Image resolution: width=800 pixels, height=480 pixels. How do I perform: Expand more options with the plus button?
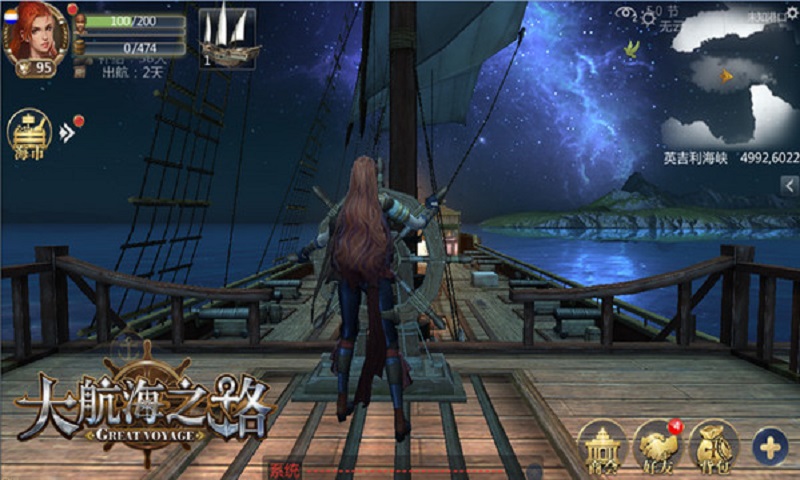pyautogui.click(x=770, y=447)
